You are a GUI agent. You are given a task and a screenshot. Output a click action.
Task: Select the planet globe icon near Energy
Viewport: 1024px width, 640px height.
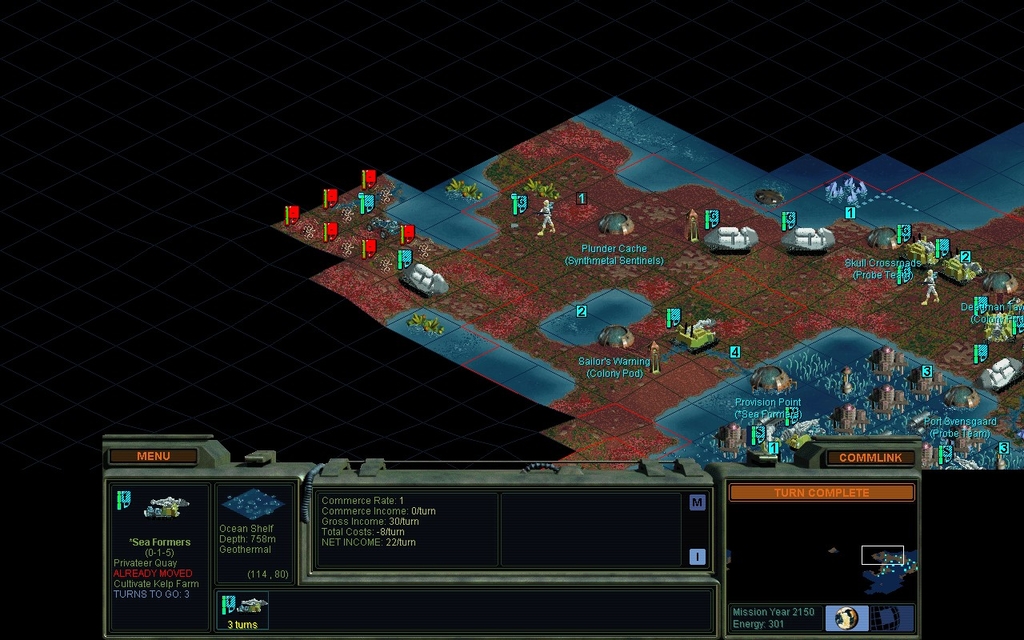click(x=846, y=618)
